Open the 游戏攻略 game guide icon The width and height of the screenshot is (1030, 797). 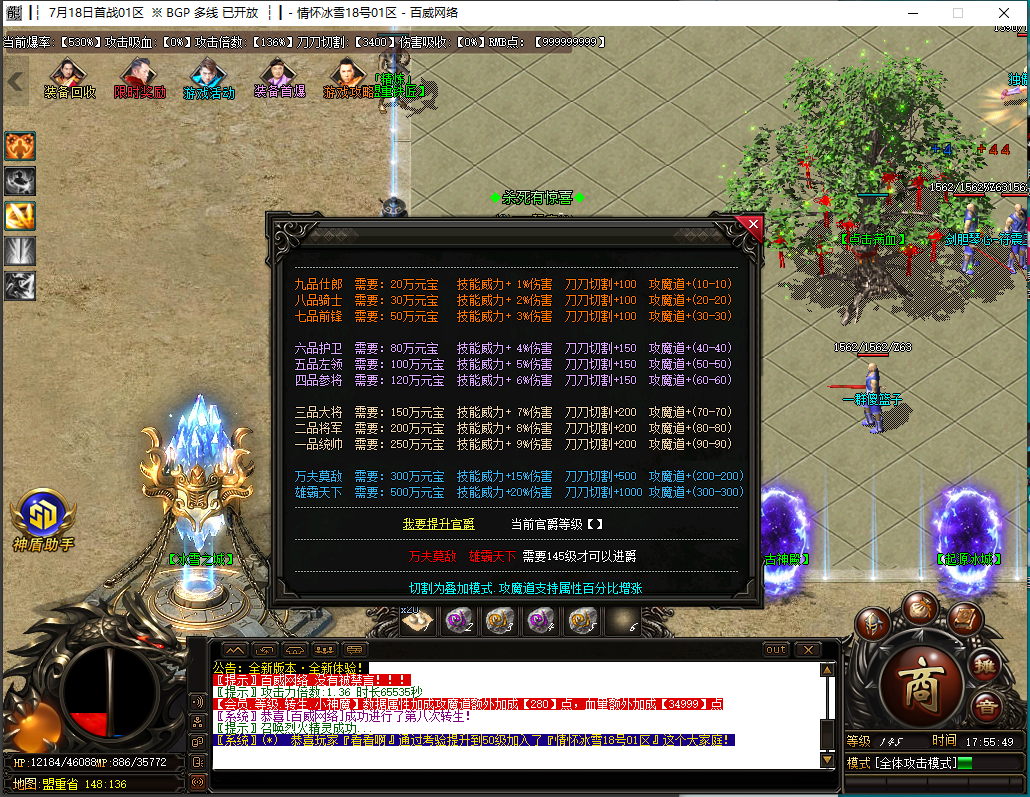tap(348, 79)
